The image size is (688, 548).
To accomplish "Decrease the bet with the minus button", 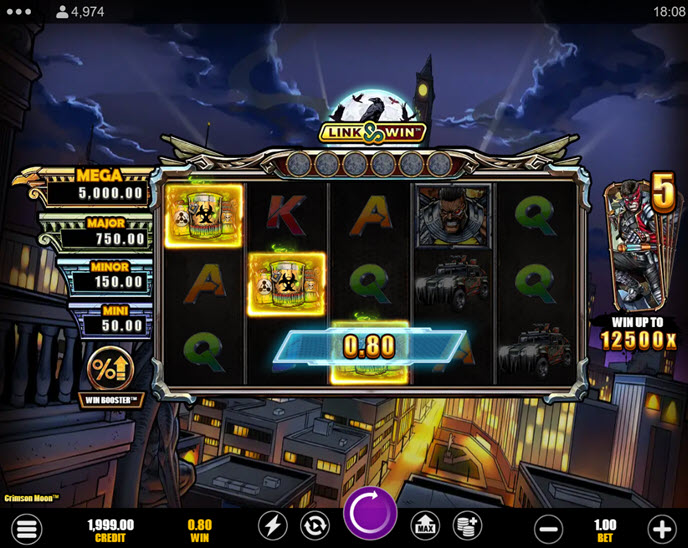I will (549, 527).
